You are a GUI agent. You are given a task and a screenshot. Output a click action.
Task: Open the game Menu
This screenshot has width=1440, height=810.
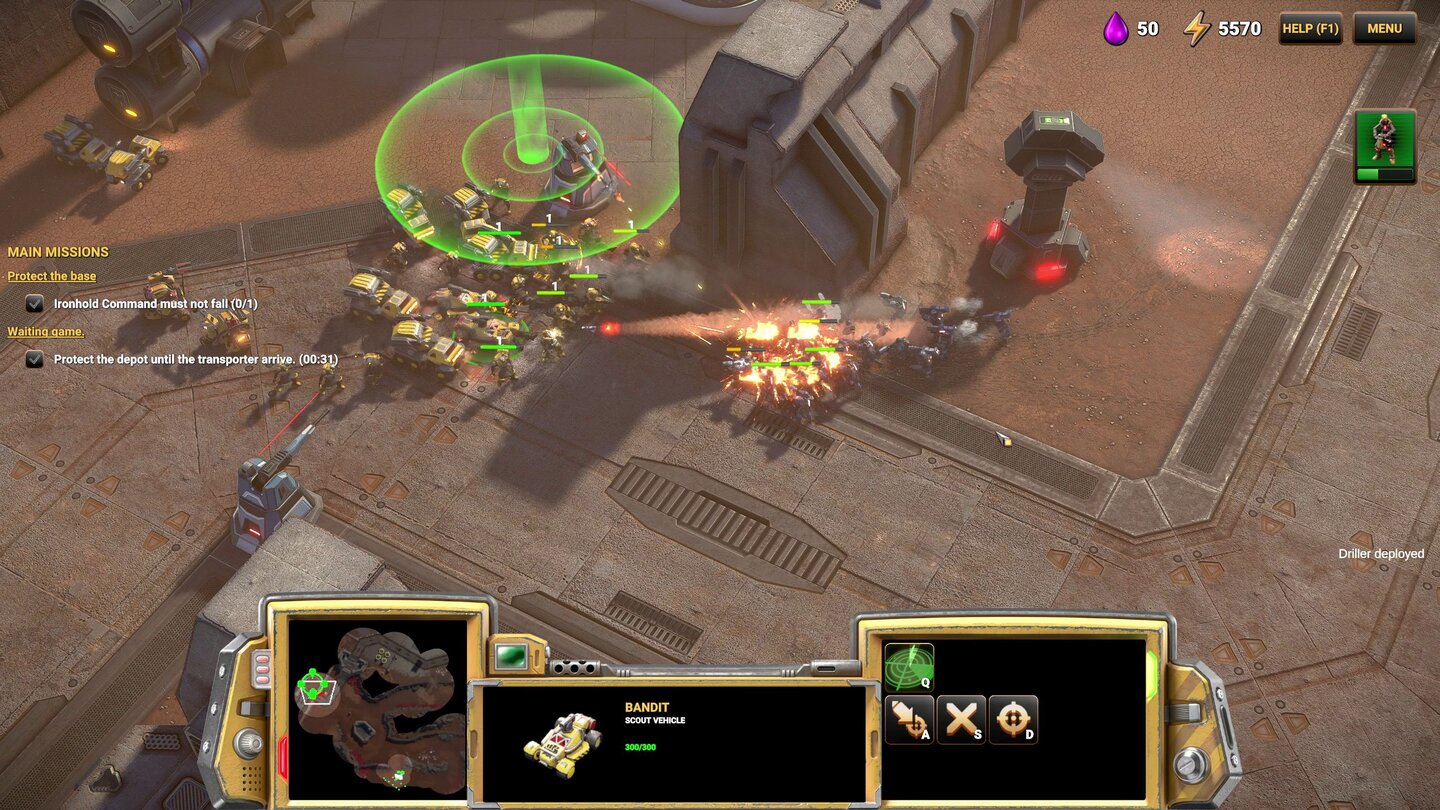(1384, 28)
